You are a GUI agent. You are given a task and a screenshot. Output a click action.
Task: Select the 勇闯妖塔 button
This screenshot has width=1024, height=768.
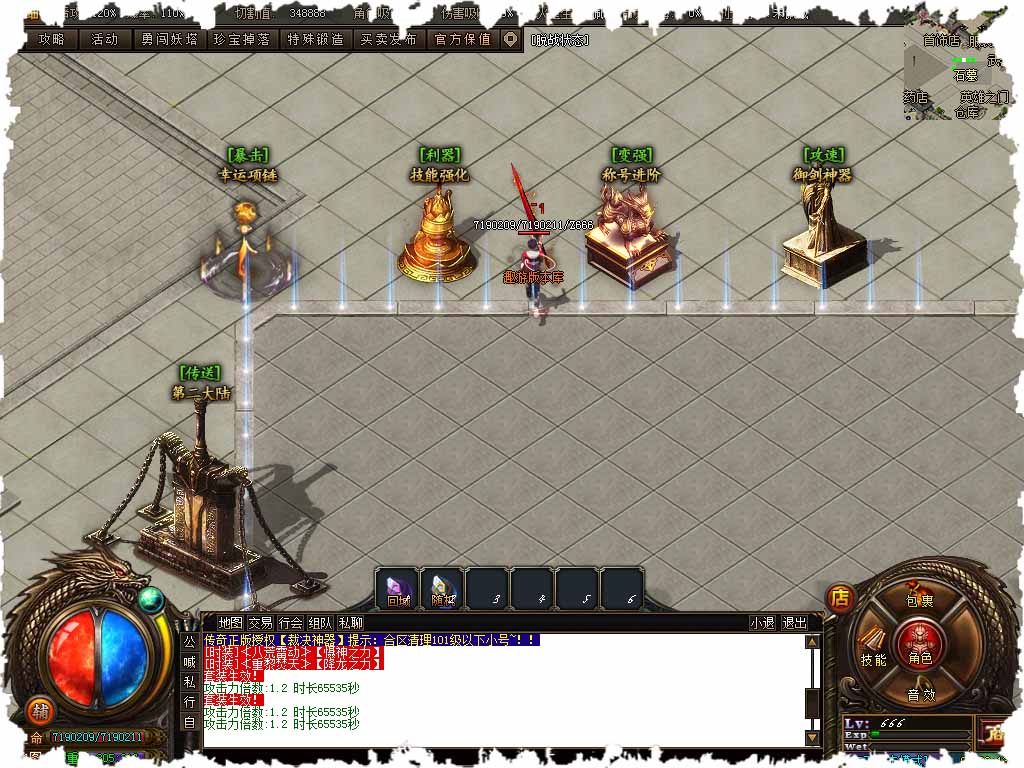tap(168, 39)
